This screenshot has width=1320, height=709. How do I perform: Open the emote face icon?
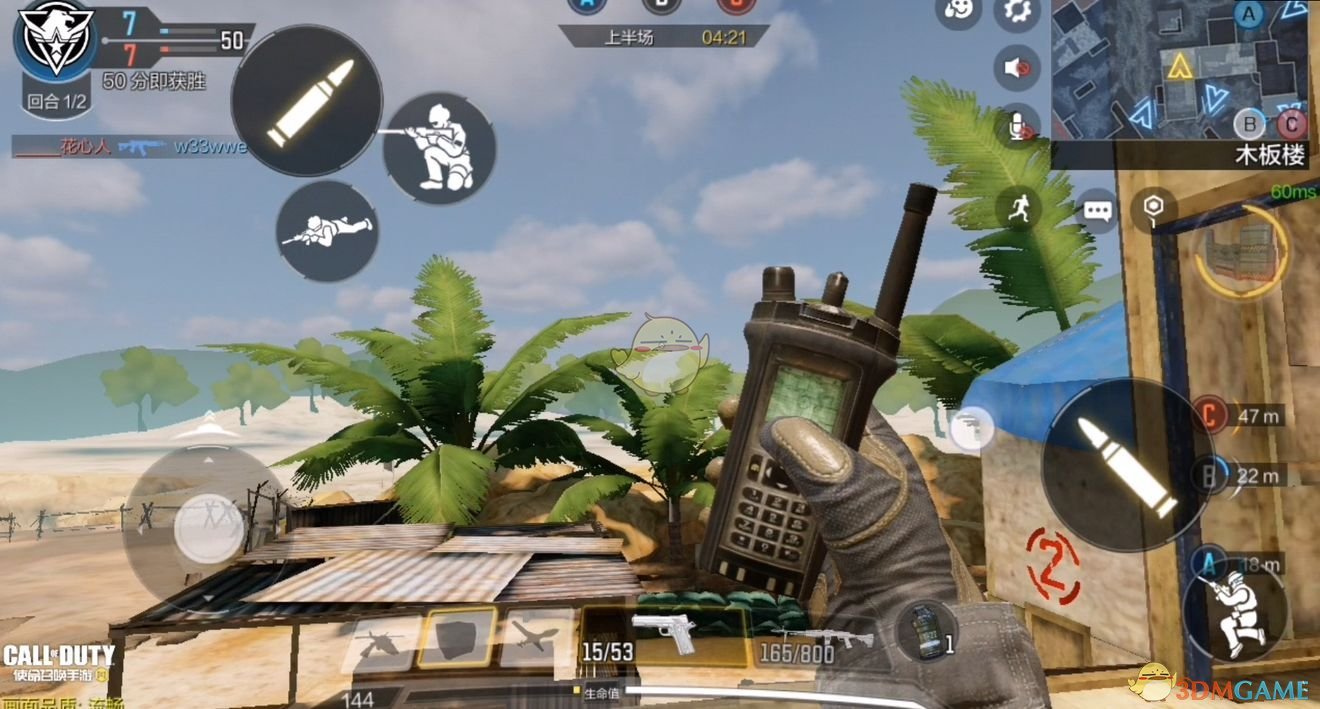[957, 11]
